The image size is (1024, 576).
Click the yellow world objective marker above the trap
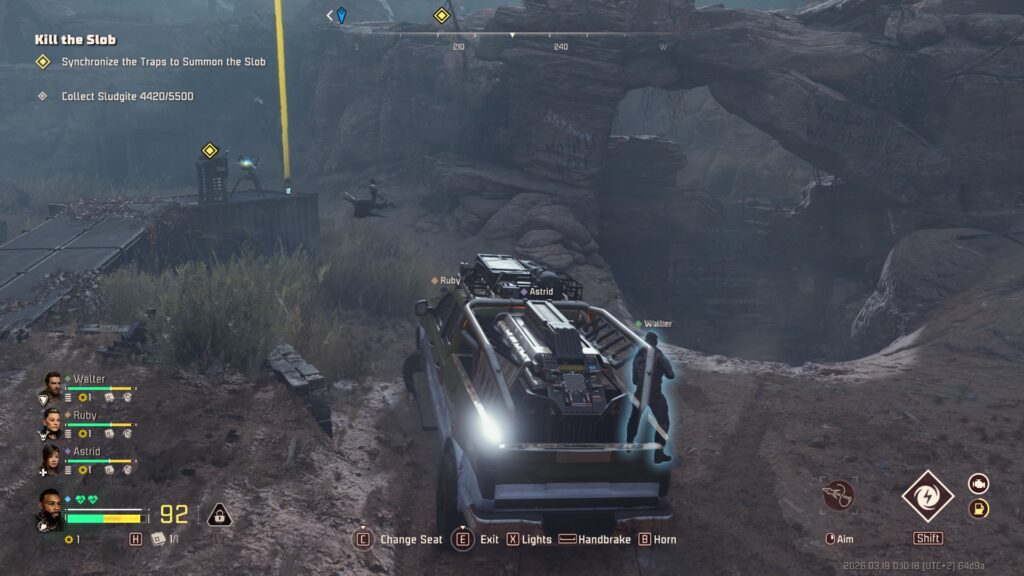click(210, 151)
